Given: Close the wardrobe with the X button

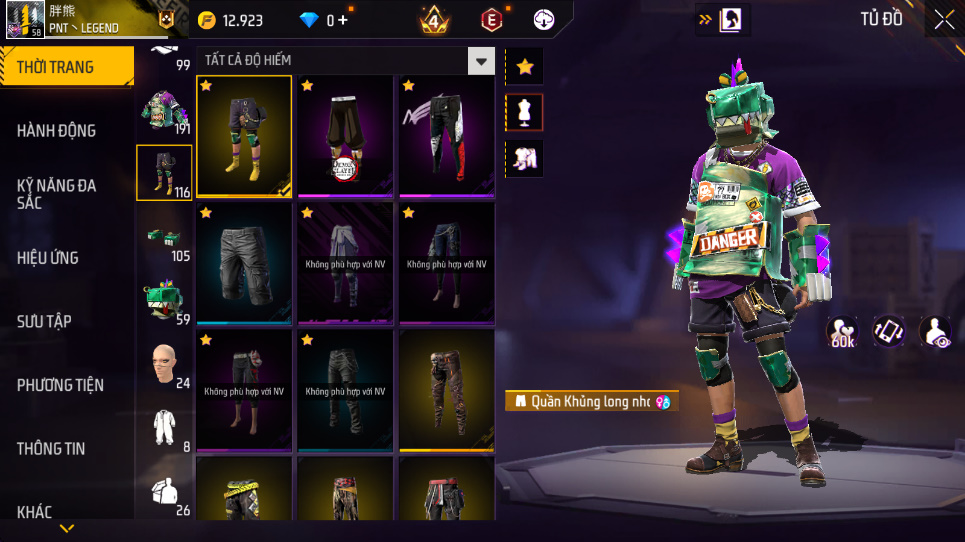Looking at the screenshot, I should click(943, 19).
